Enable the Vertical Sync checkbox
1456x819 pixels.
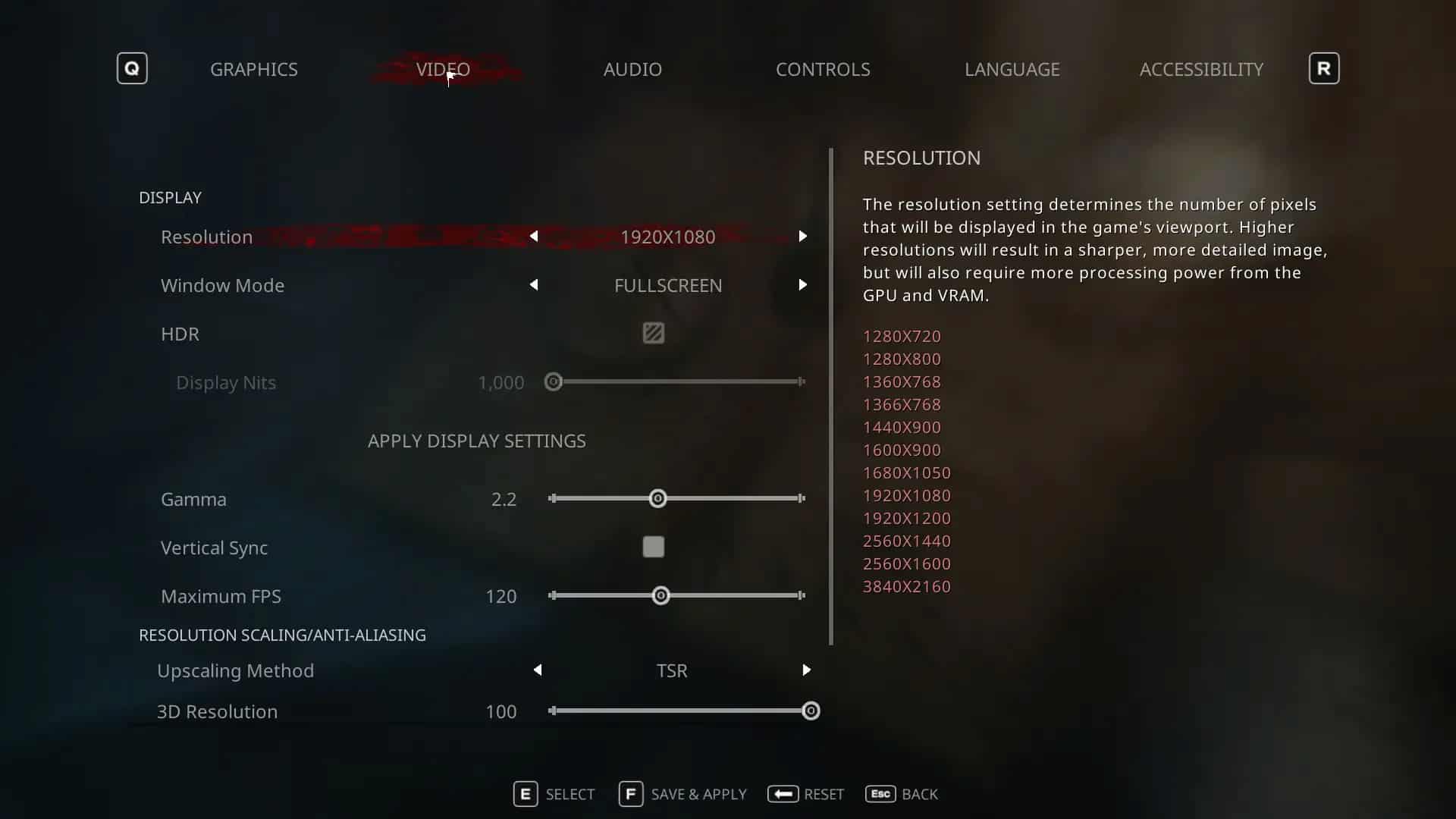click(x=653, y=547)
